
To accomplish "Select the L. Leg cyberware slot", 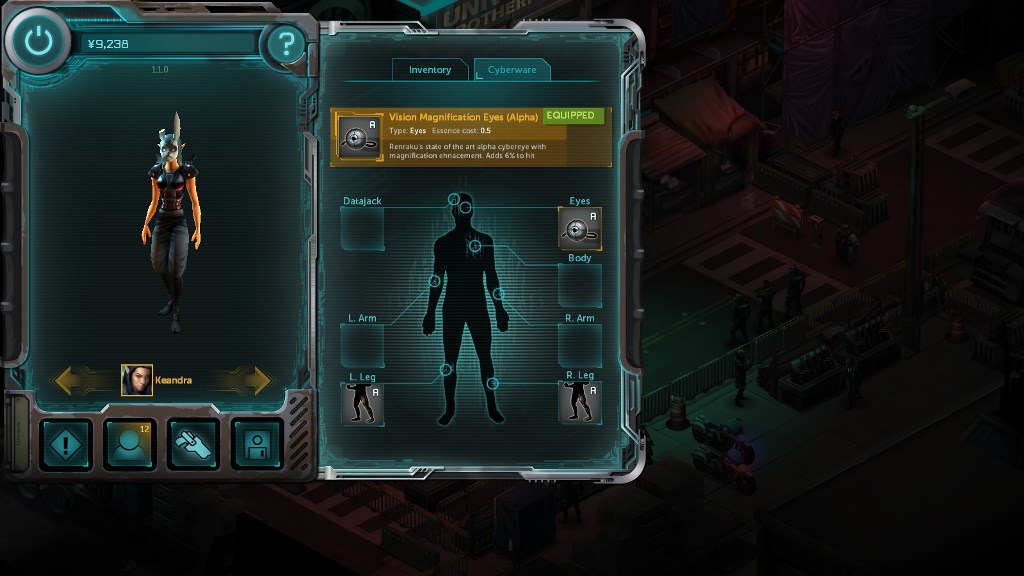I will pos(362,403).
